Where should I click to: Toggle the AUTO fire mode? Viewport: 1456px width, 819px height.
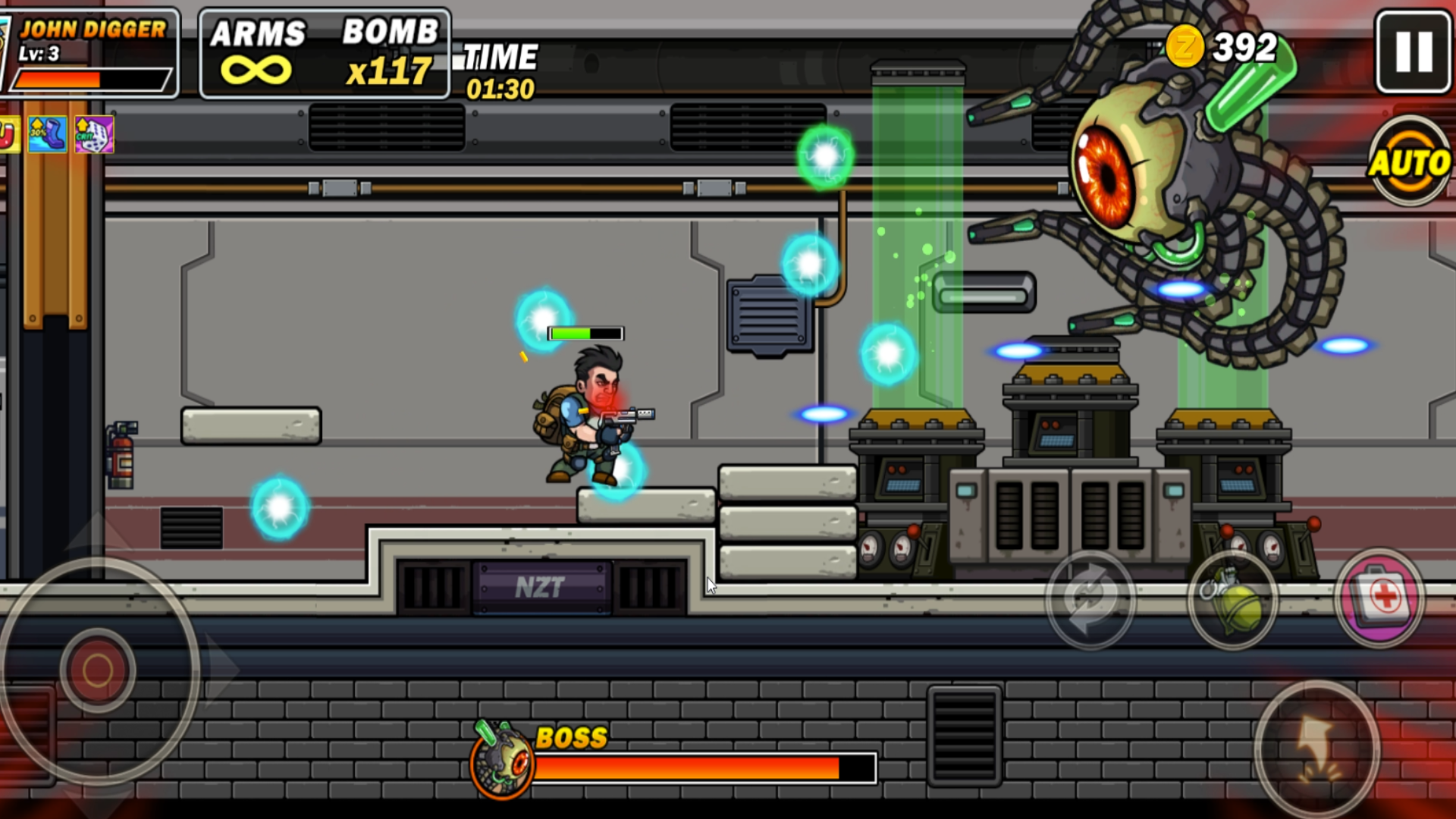(x=1412, y=161)
